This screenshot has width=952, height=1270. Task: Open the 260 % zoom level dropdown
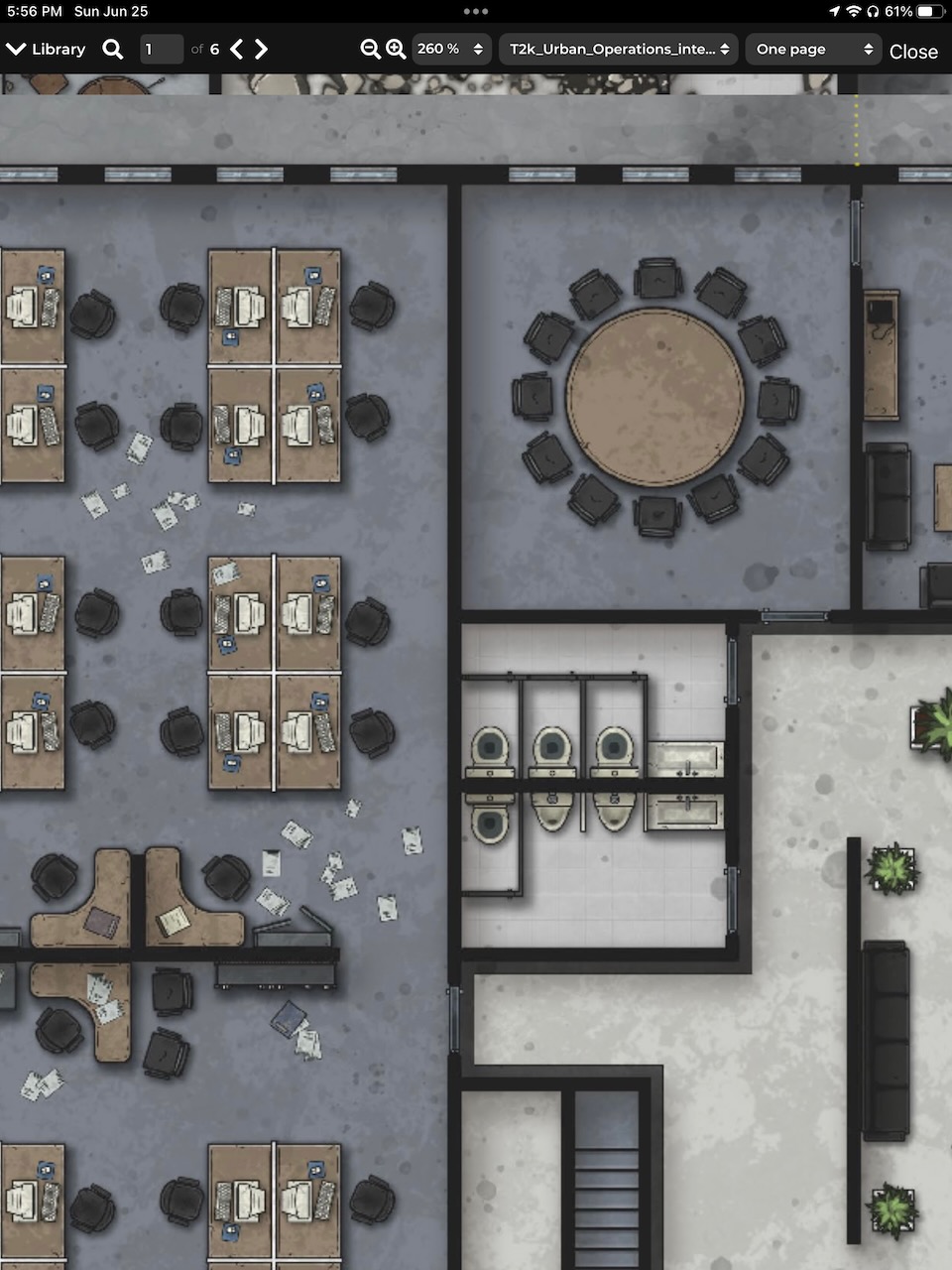451,49
